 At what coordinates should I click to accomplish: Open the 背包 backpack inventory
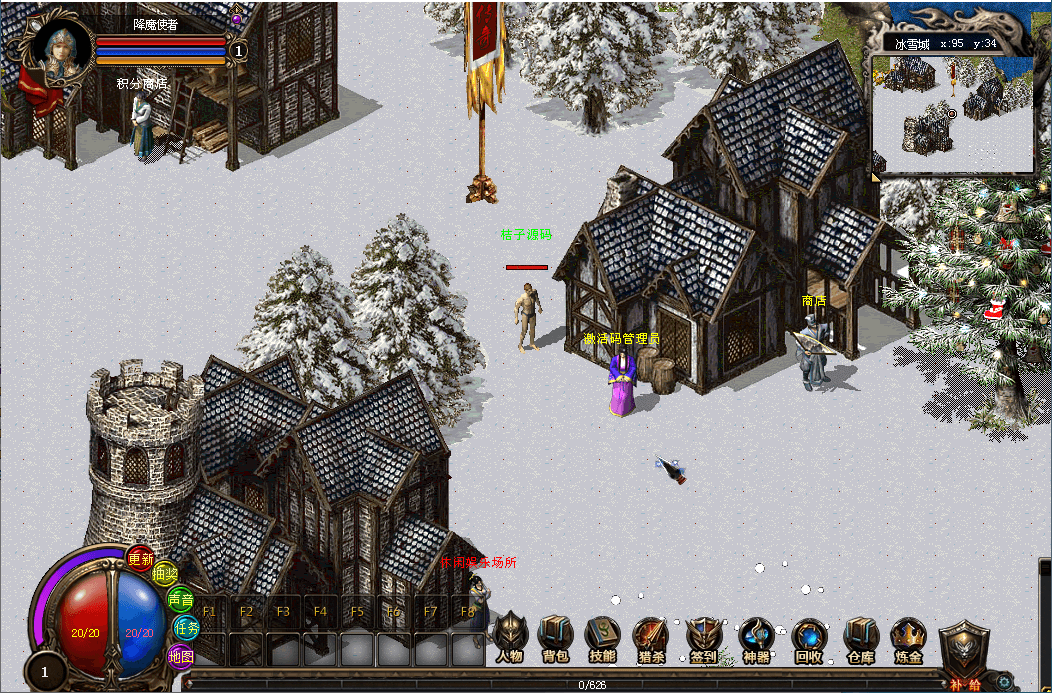(x=555, y=638)
